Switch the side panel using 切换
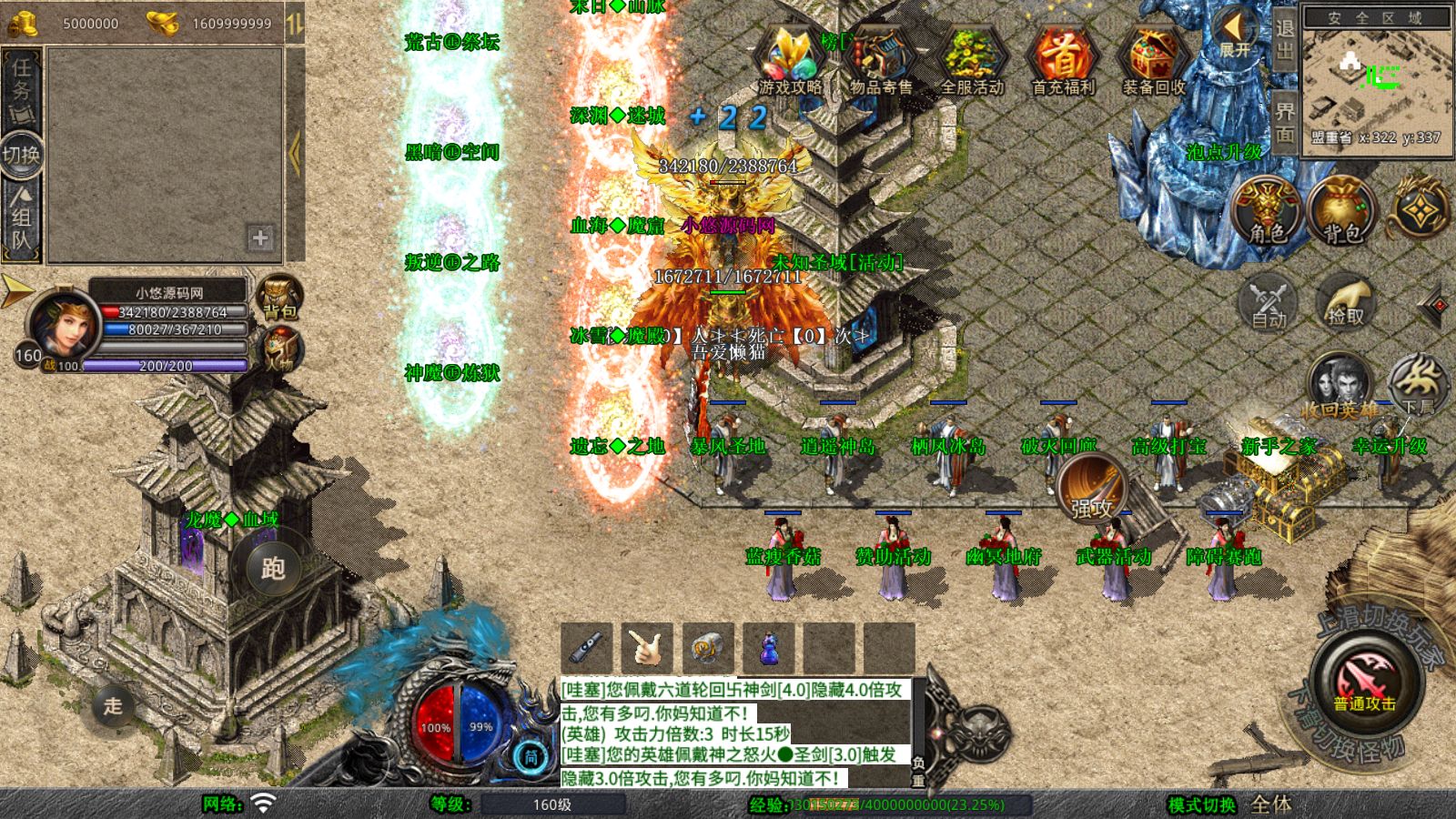 21,154
